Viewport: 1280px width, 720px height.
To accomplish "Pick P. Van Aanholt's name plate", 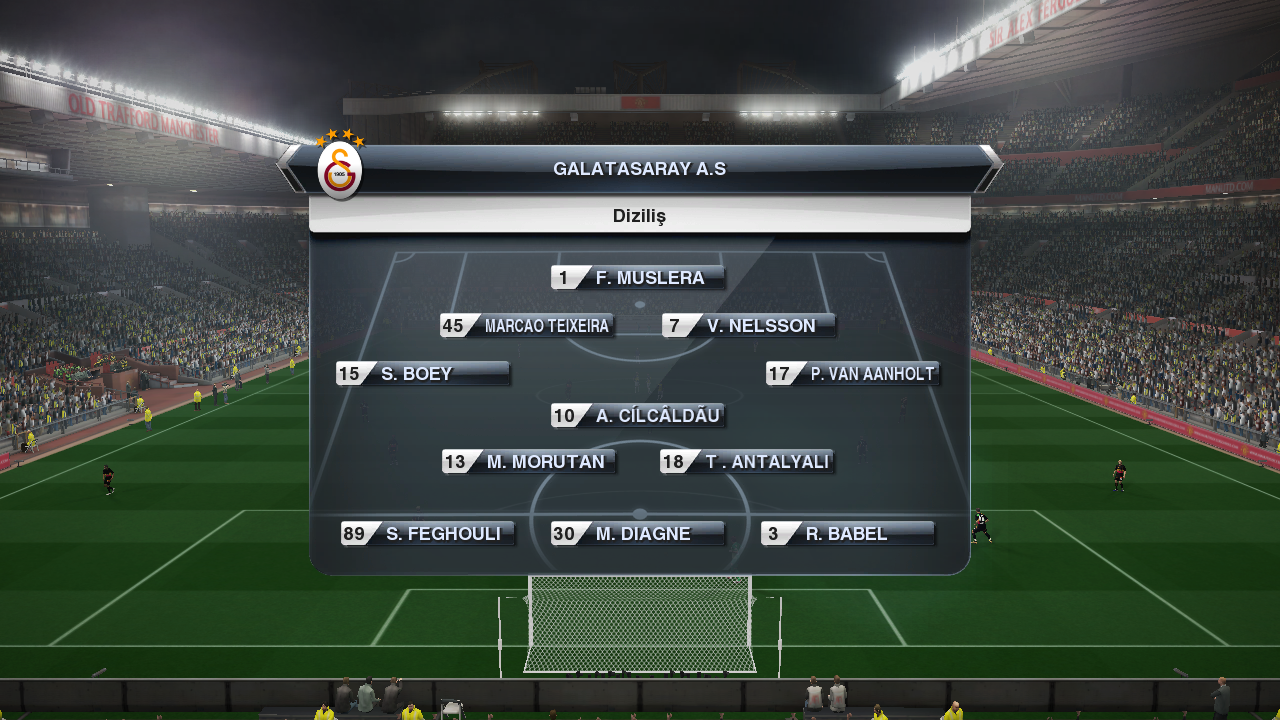I will pyautogui.click(x=853, y=374).
